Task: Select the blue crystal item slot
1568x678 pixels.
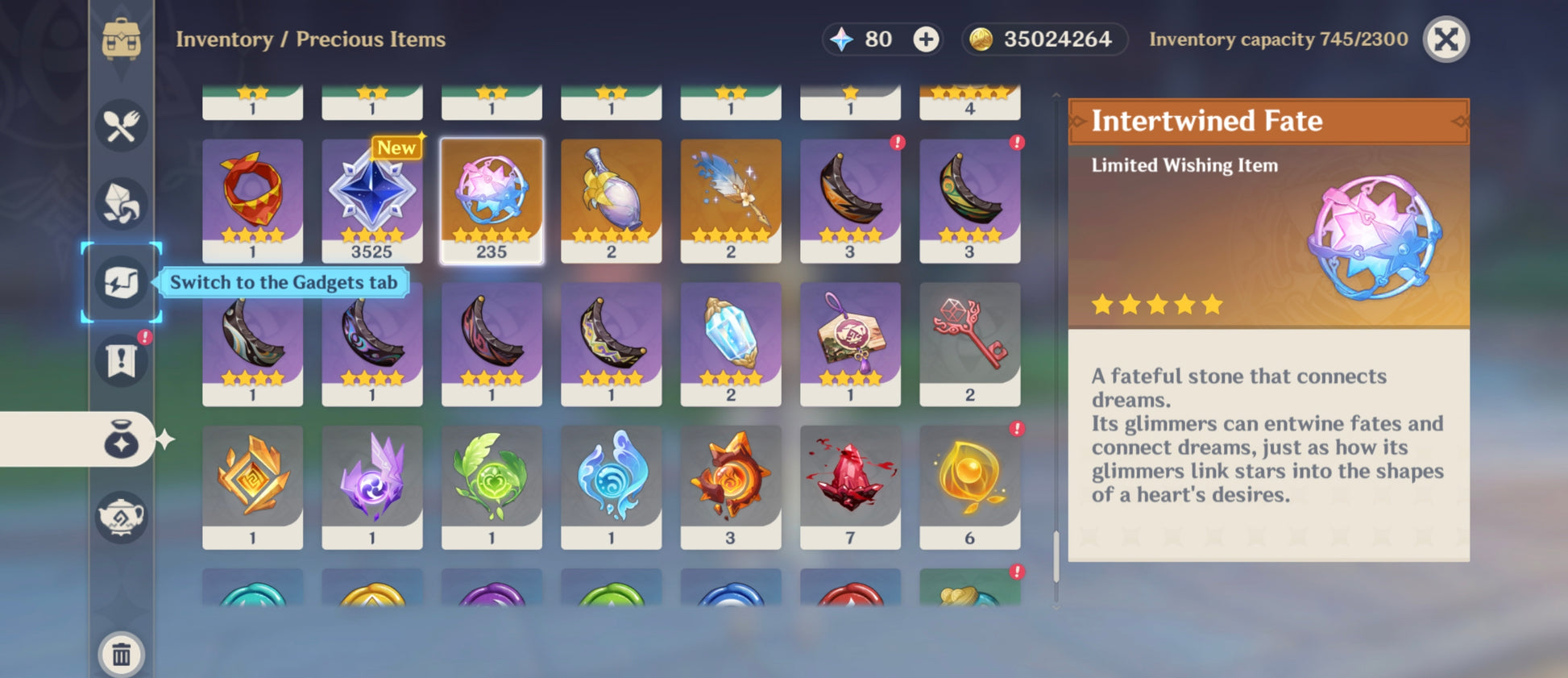Action: [730, 343]
